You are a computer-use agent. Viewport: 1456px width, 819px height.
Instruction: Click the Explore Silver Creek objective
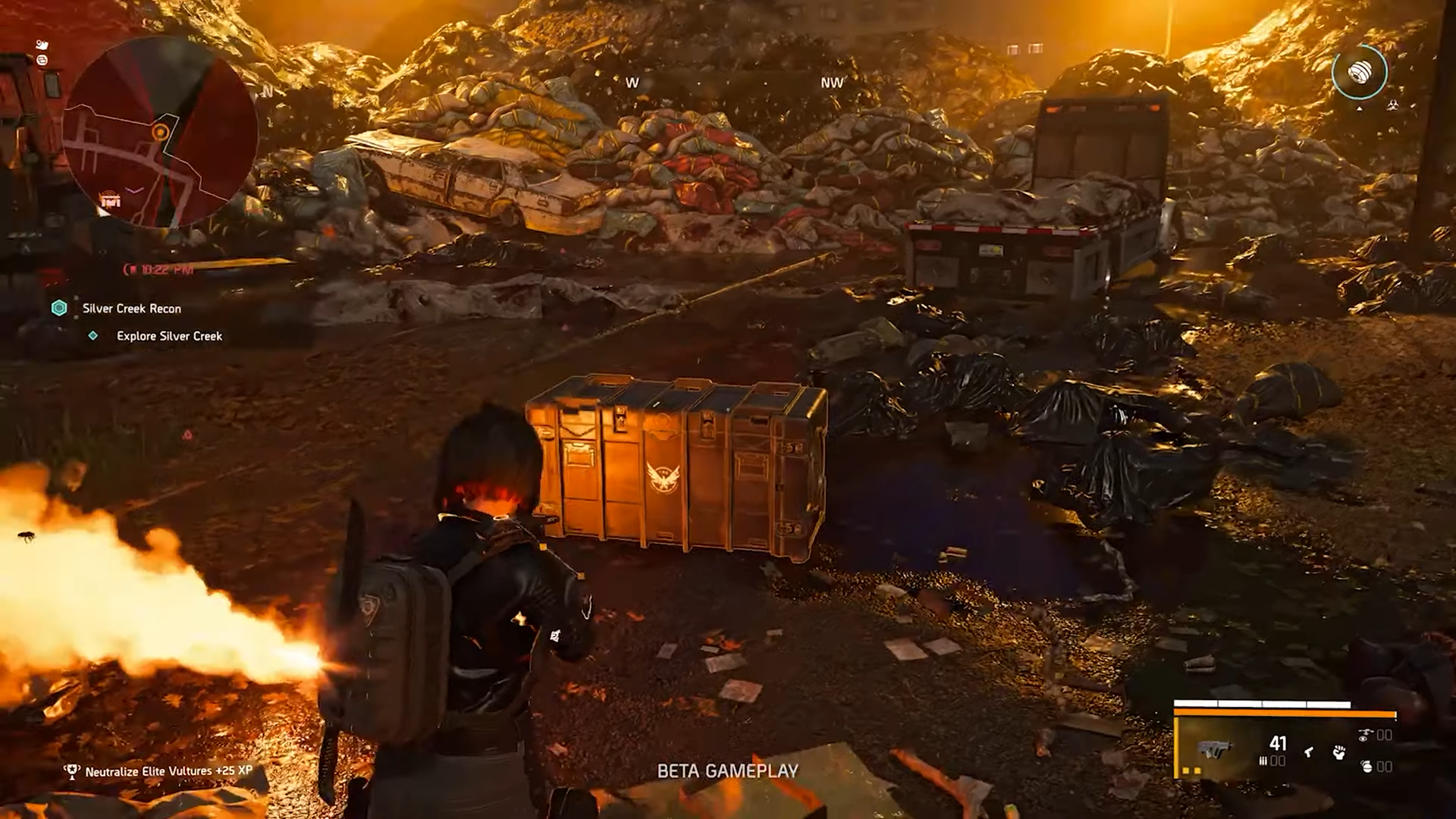click(x=169, y=336)
